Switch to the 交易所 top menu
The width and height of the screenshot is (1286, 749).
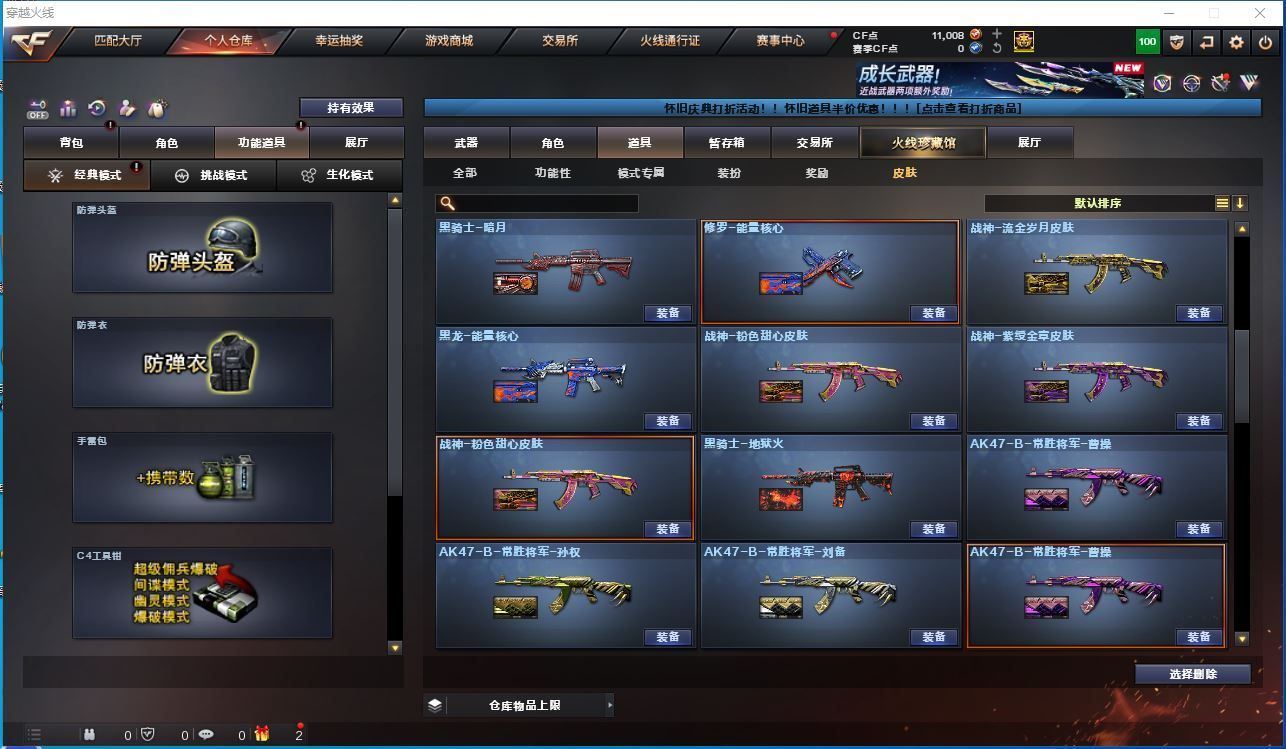pos(560,41)
